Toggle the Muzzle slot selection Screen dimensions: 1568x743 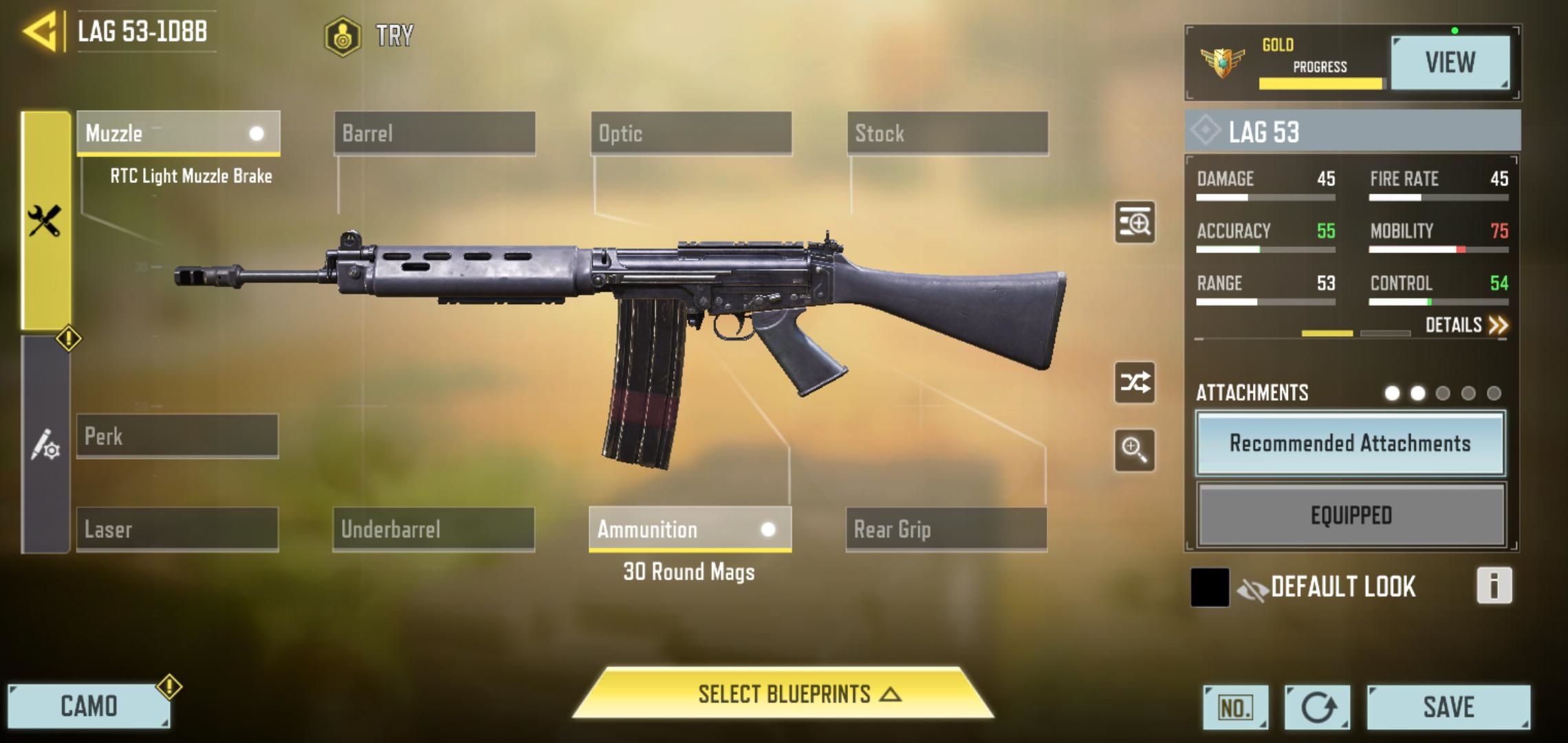click(x=179, y=134)
